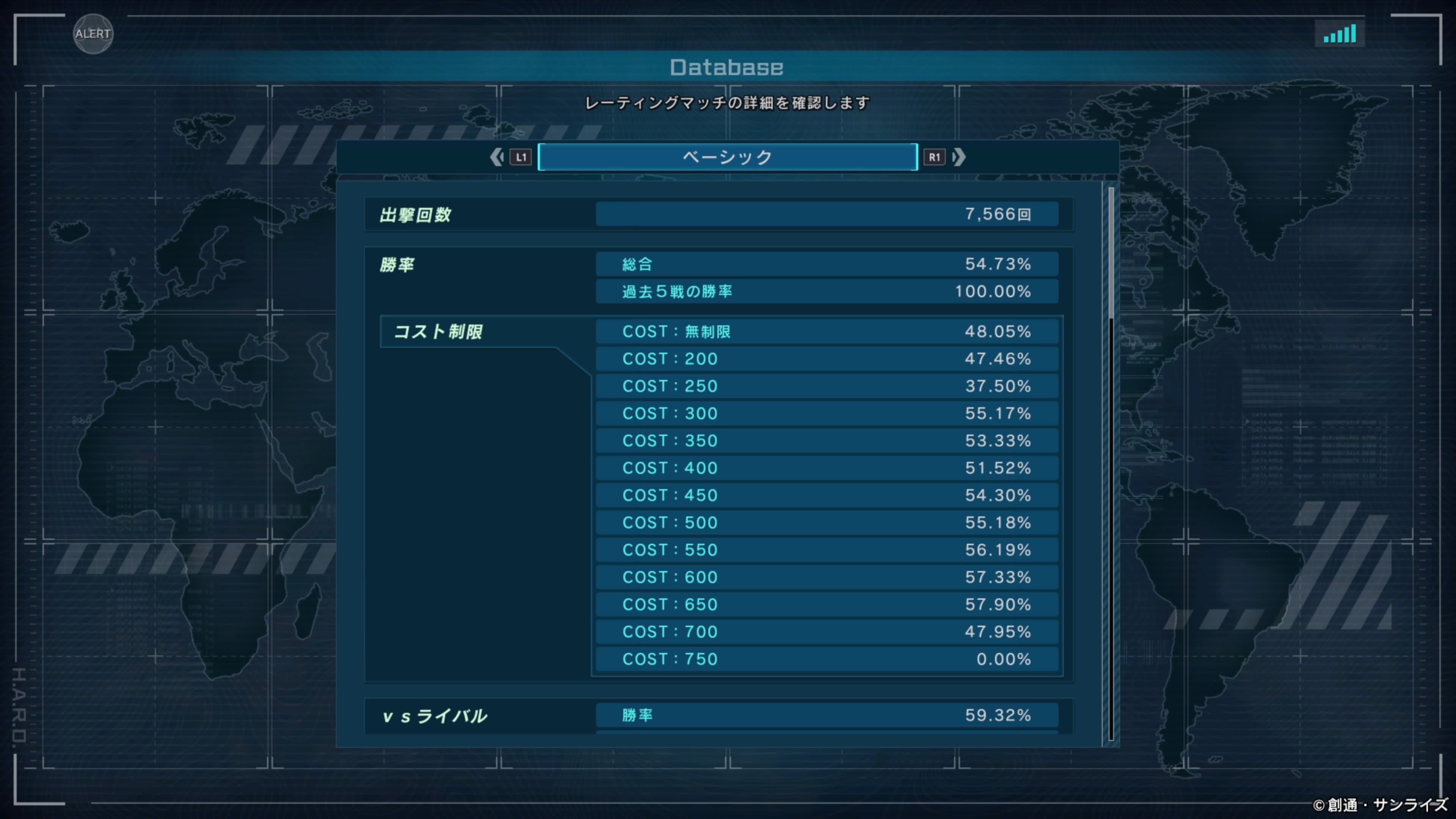Select the ベーシック tab header
This screenshot has width=1456, height=819.
click(728, 157)
